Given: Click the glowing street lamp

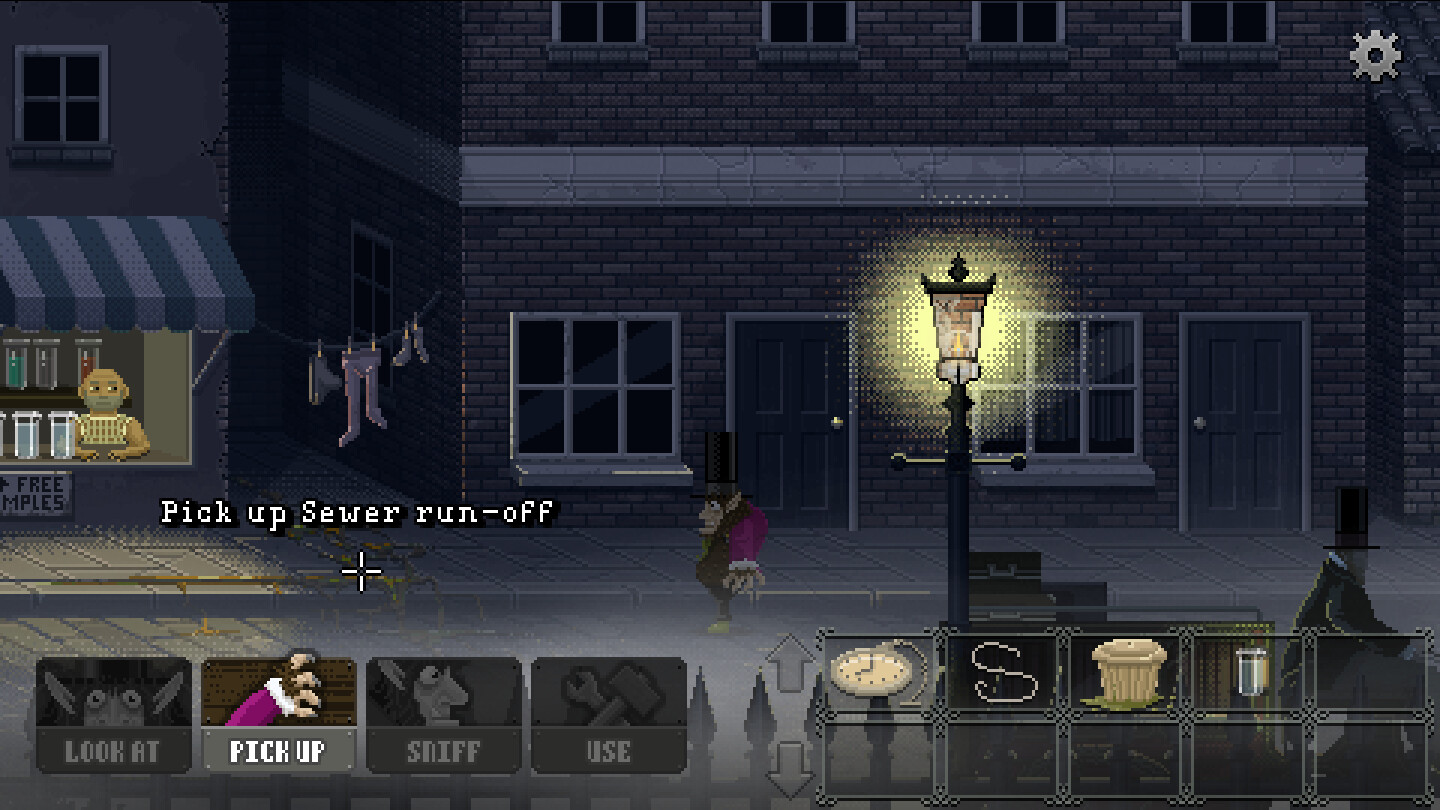Looking at the screenshot, I should coord(958,340).
